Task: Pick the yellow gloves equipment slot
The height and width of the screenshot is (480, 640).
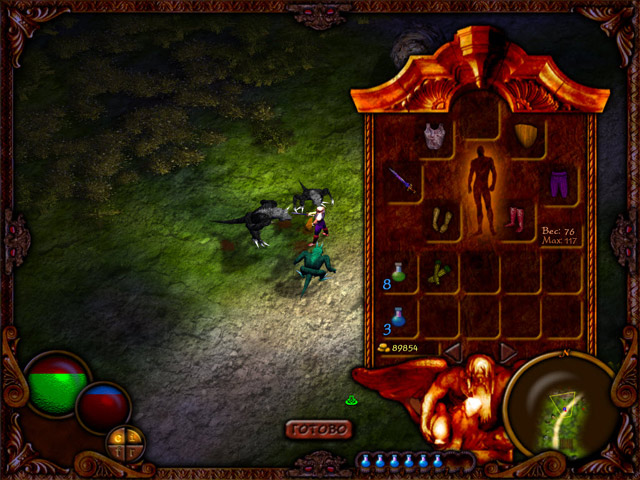Action: tap(440, 218)
